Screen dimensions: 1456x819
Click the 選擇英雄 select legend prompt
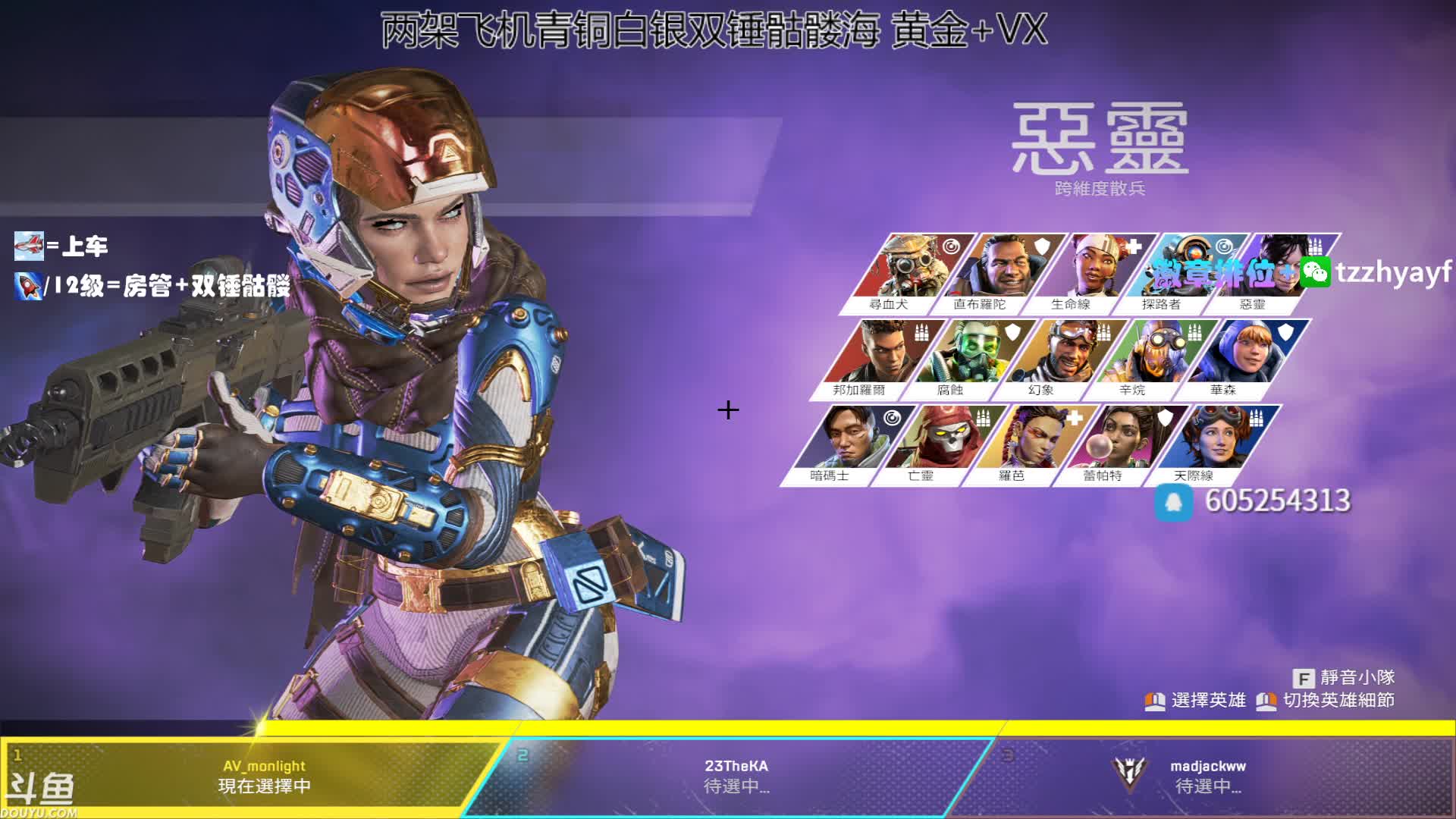(1196, 701)
